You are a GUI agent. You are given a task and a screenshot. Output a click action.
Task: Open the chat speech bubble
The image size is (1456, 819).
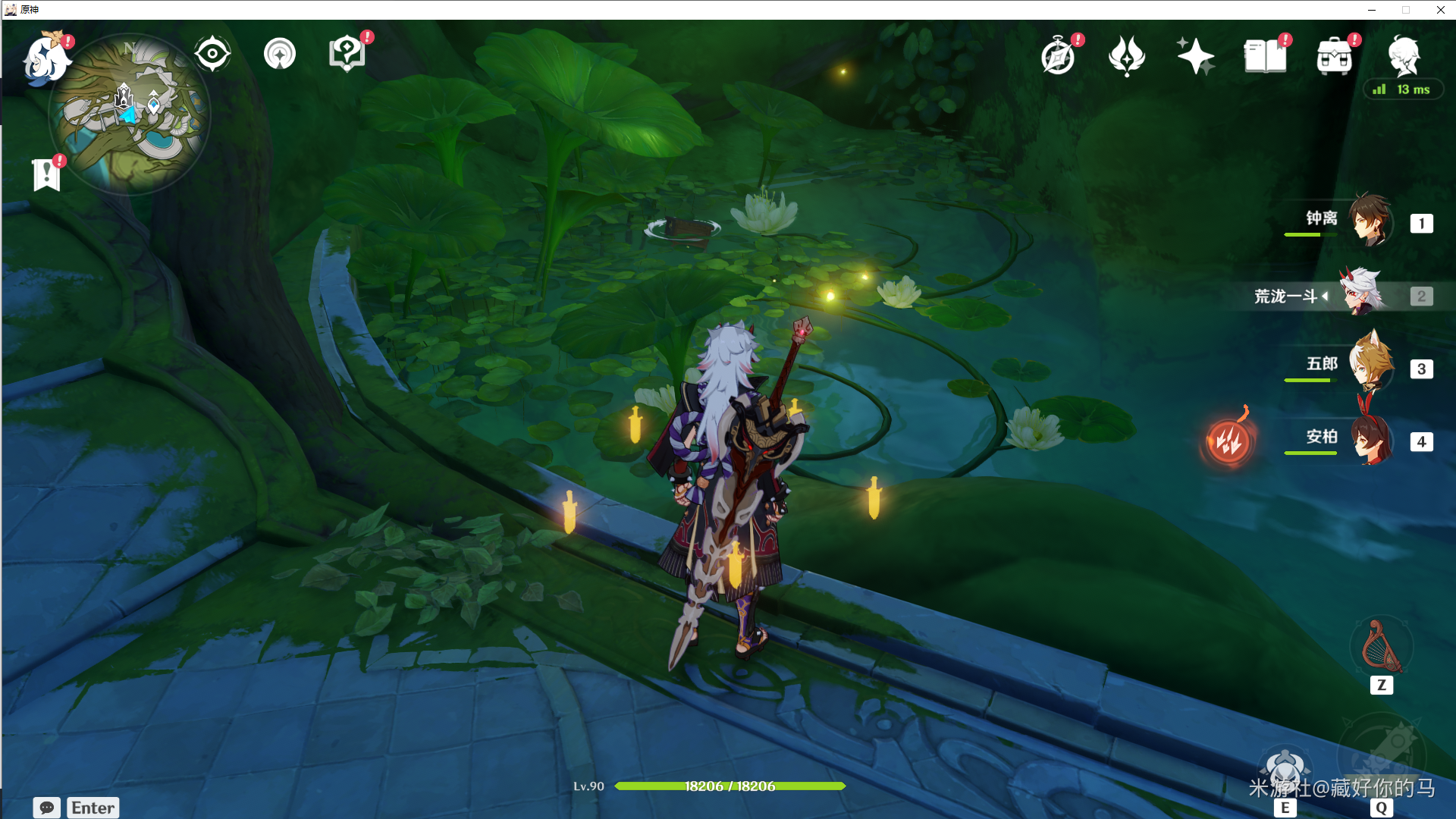[x=46, y=808]
